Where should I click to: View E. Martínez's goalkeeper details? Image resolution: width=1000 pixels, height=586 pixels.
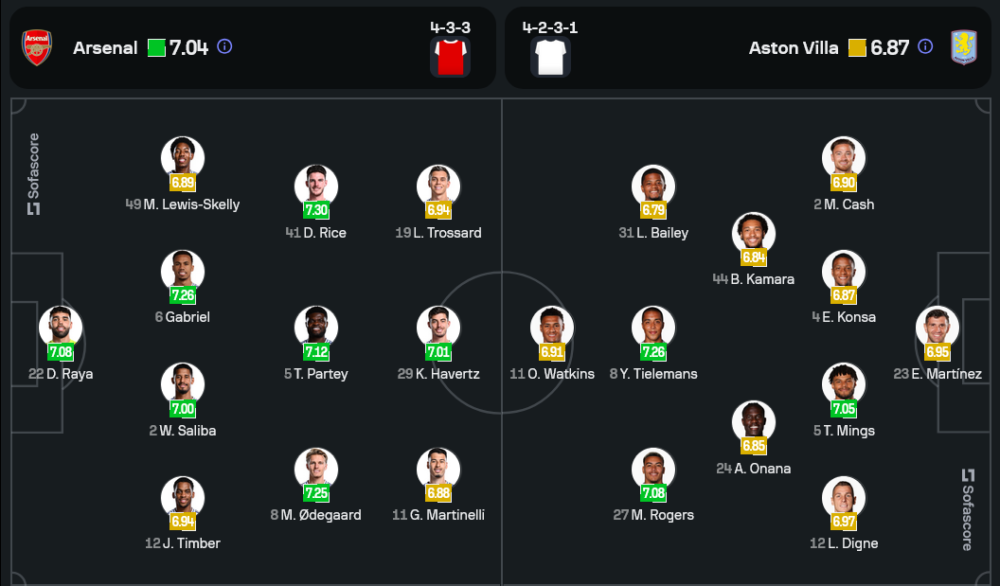coord(937,327)
